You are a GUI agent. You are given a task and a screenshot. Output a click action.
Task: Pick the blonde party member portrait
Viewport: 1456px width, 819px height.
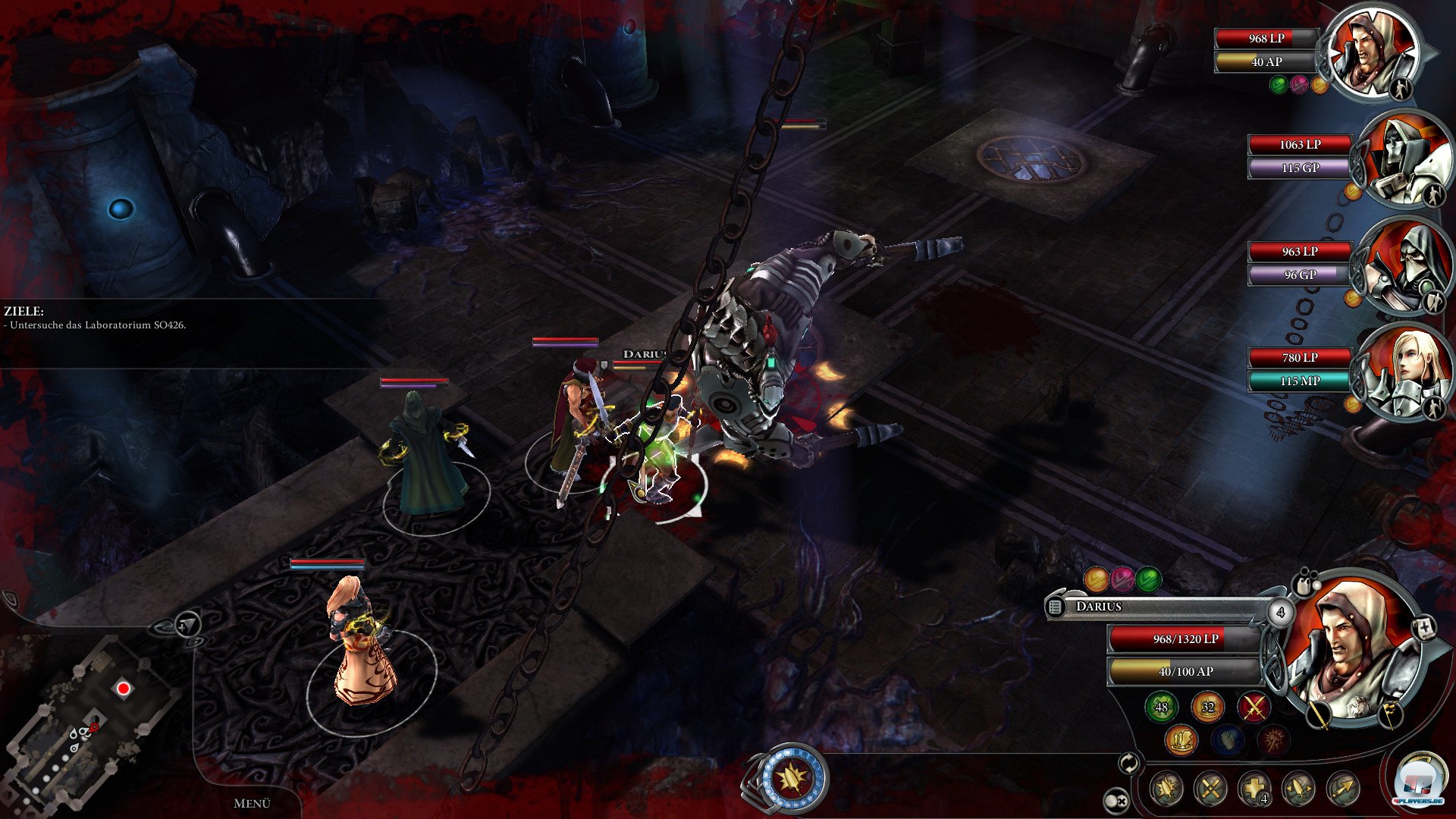1403,372
